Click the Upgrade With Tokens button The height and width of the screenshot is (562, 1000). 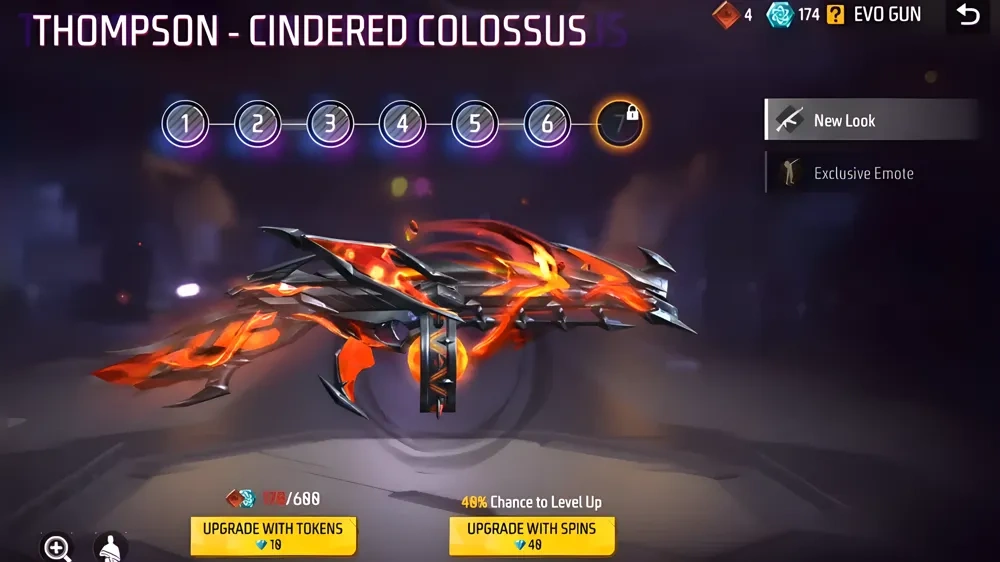(272, 536)
